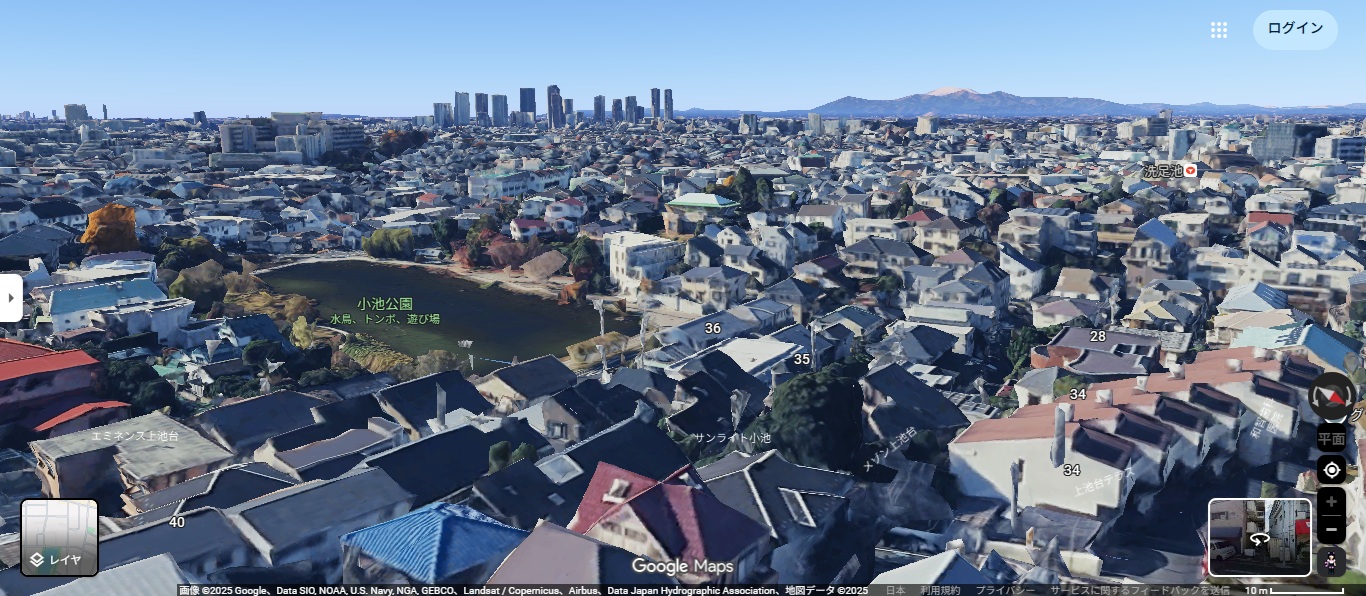Select the Street View pegman icon
The width and height of the screenshot is (1366, 596).
[x=1331, y=562]
